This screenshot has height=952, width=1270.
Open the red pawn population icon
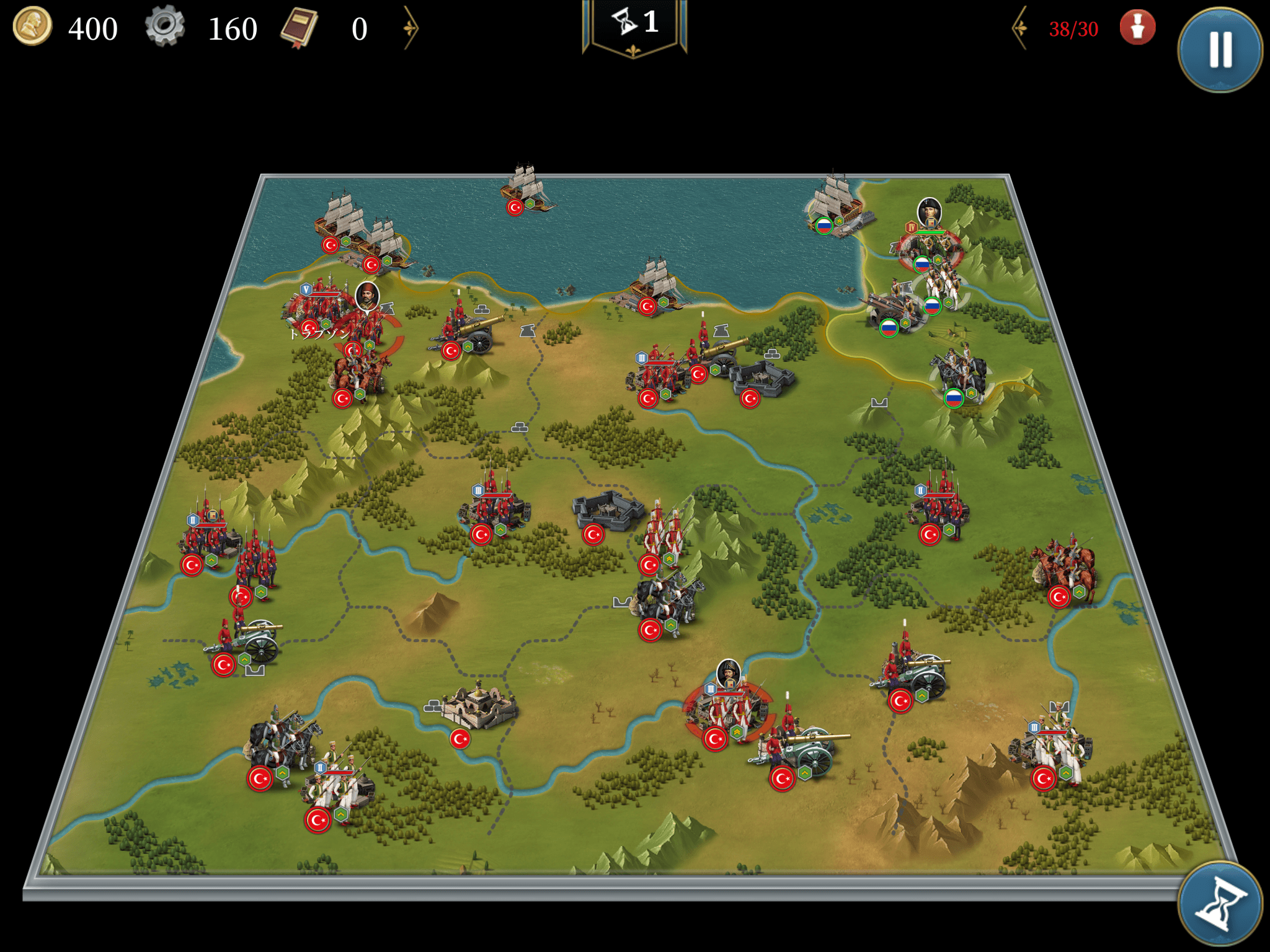point(1137,28)
